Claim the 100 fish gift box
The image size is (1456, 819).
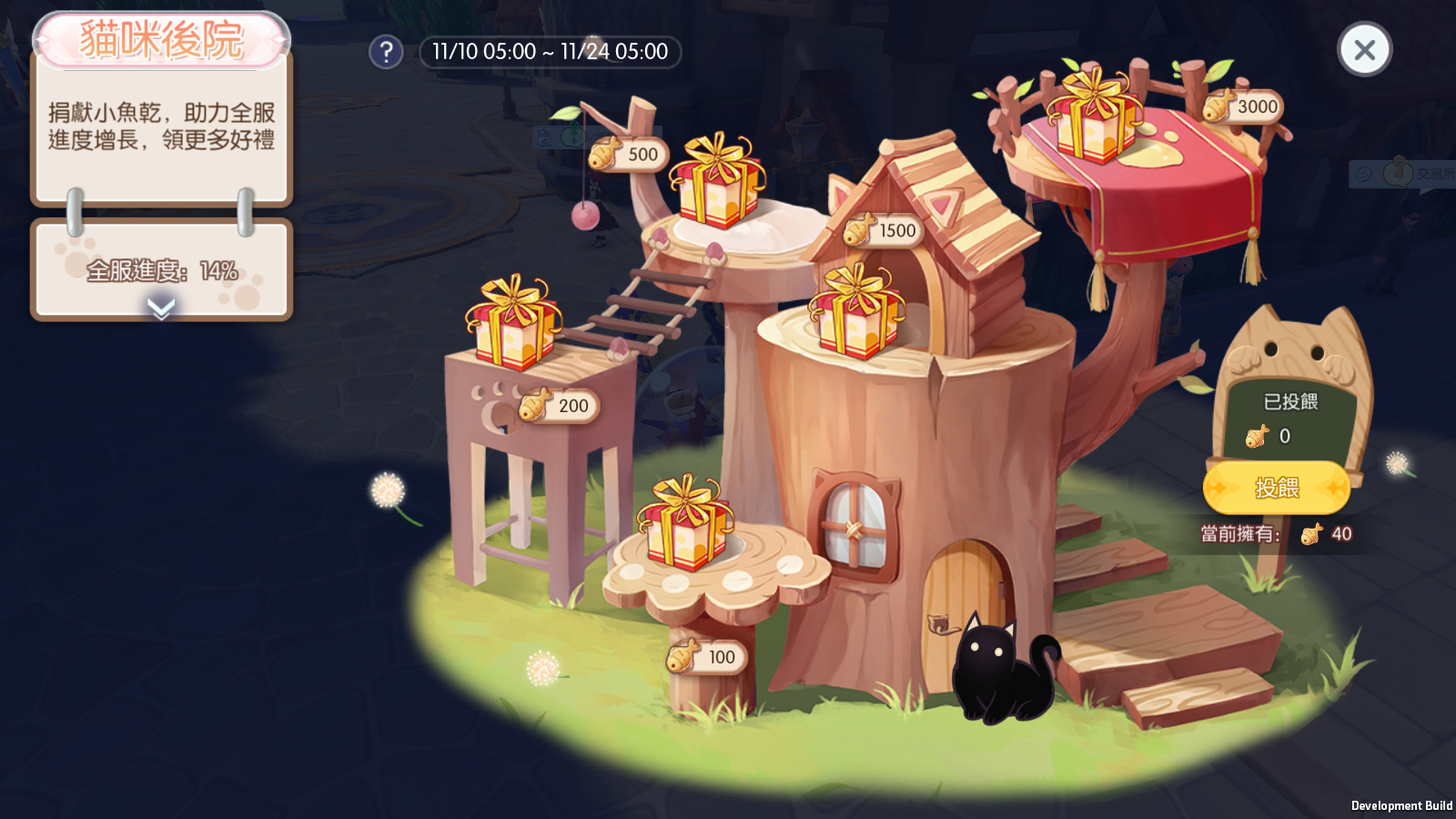[685, 523]
